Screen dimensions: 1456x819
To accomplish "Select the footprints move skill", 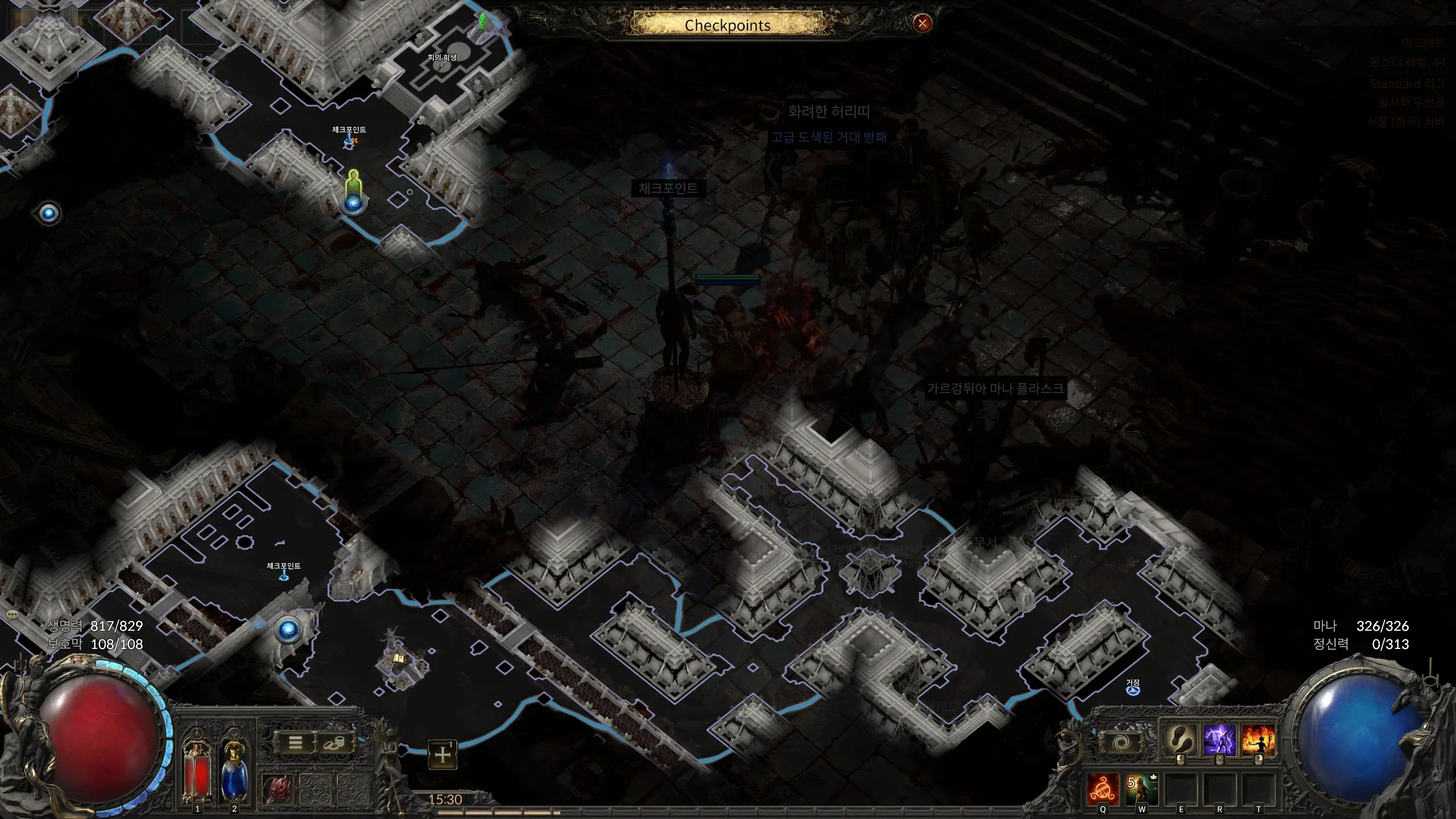I will [1180, 741].
